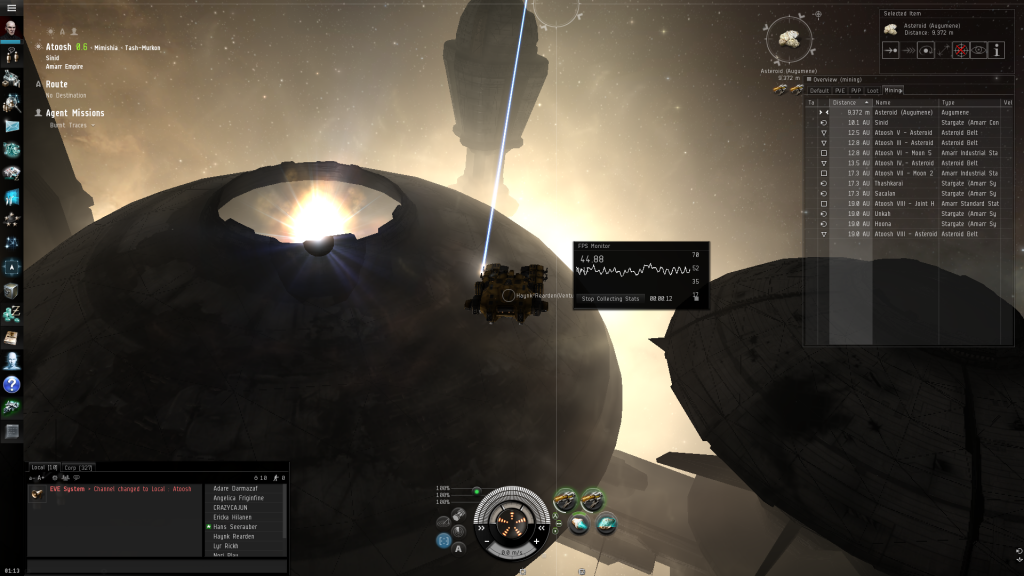Show info for the selected asteroid
1024x576 pixels.
click(997, 48)
